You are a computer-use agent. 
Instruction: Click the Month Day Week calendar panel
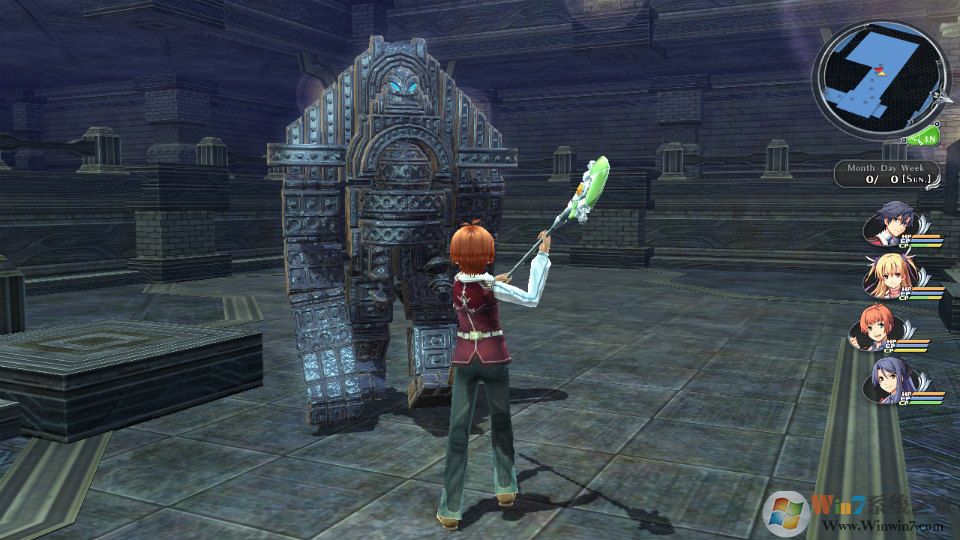(889, 173)
